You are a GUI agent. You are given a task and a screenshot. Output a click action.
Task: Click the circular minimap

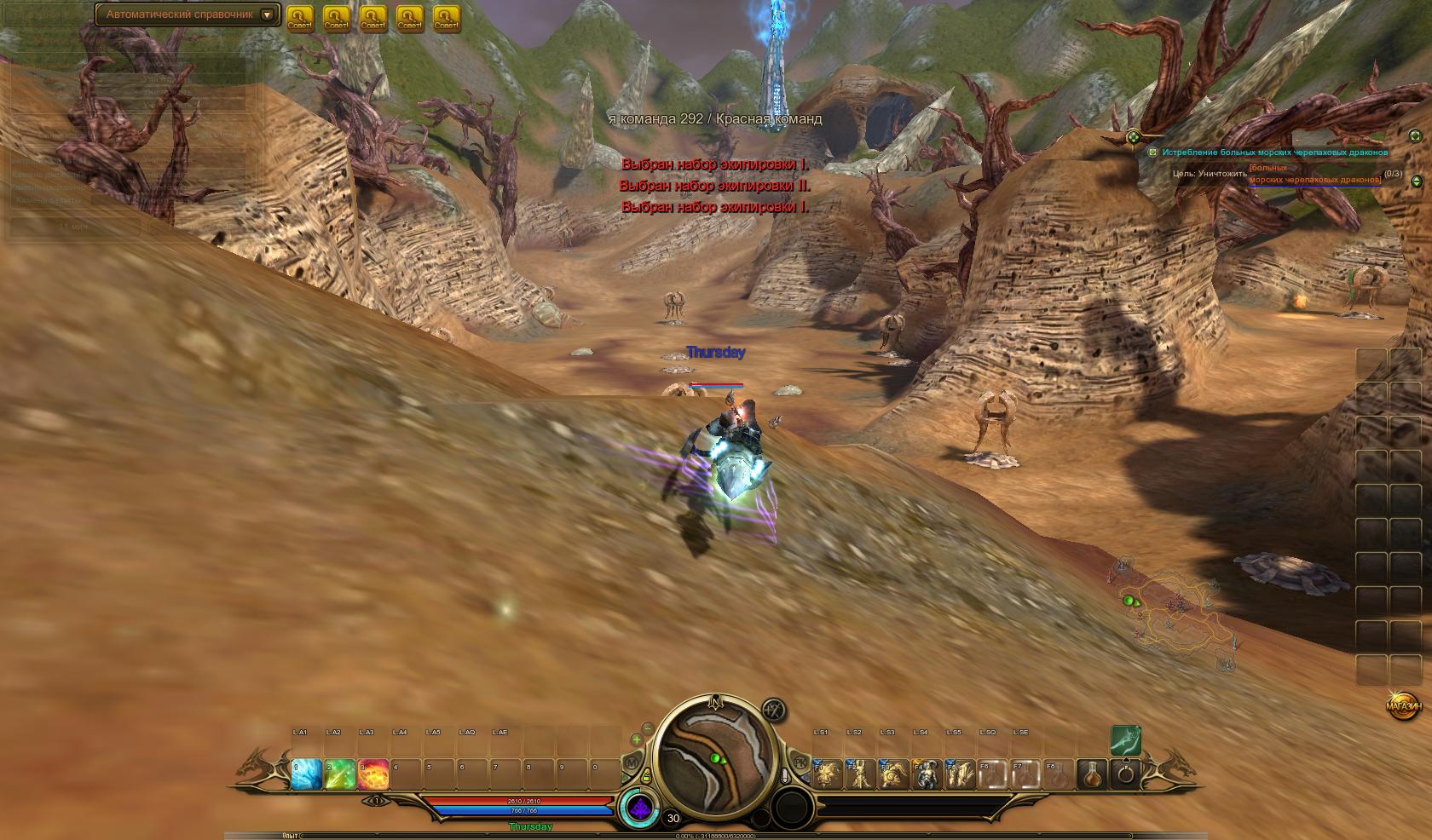coord(716,759)
